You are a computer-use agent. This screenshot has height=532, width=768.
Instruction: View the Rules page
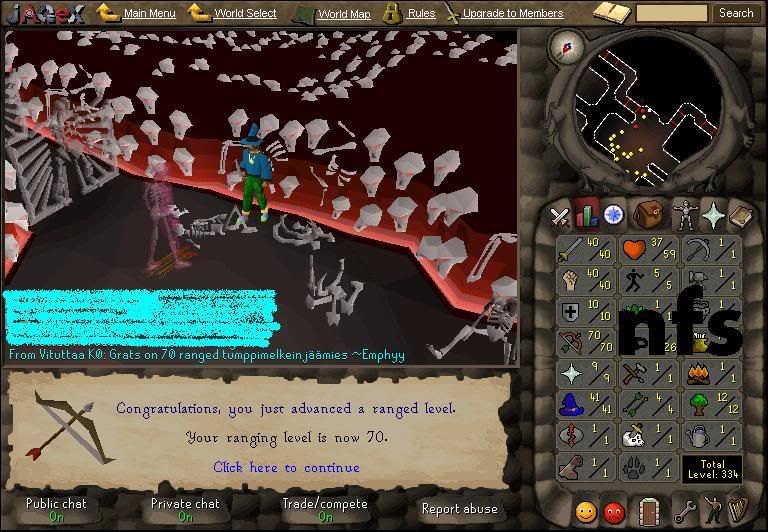(421, 14)
